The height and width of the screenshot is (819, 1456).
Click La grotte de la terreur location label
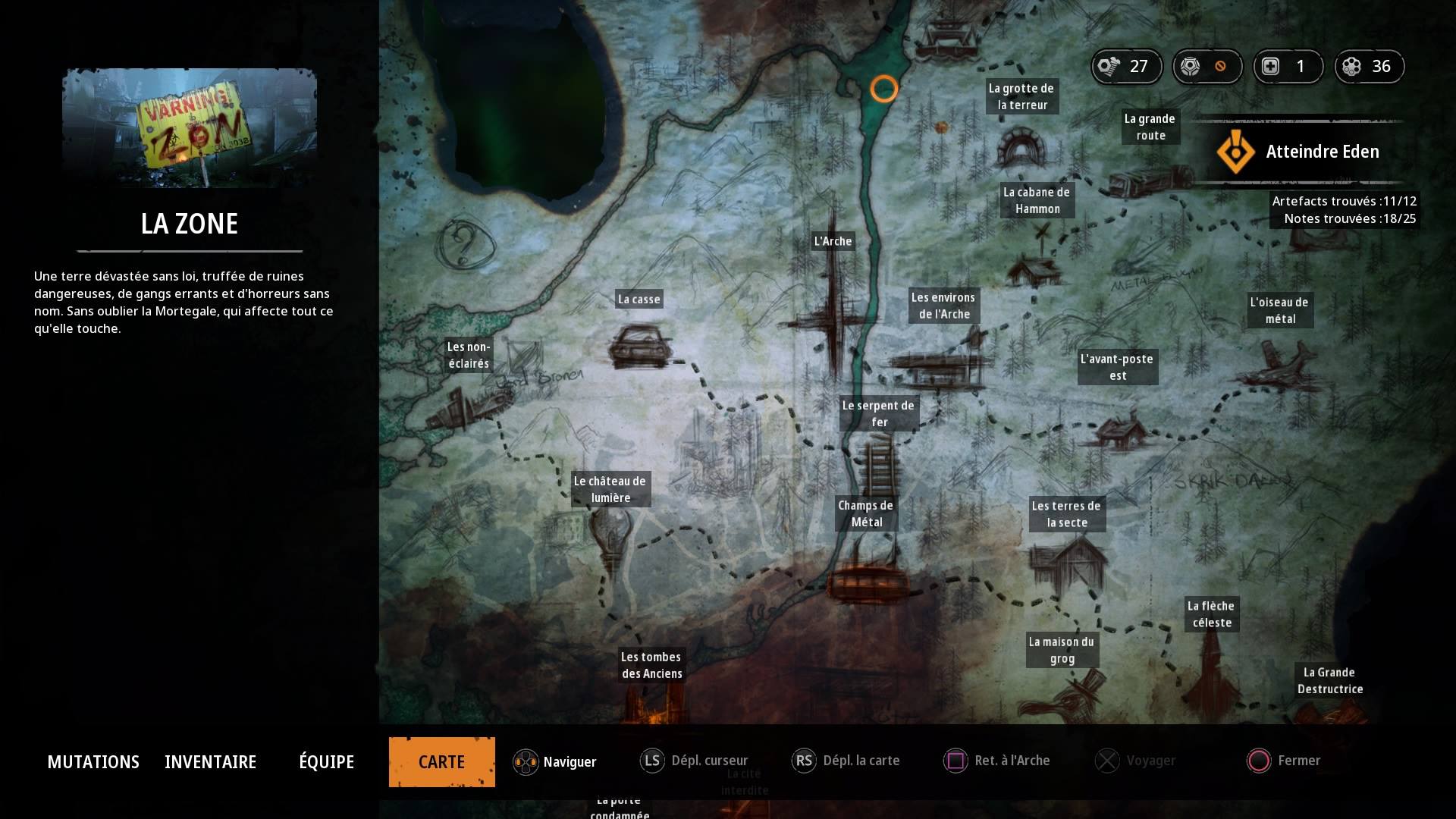pyautogui.click(x=1021, y=96)
